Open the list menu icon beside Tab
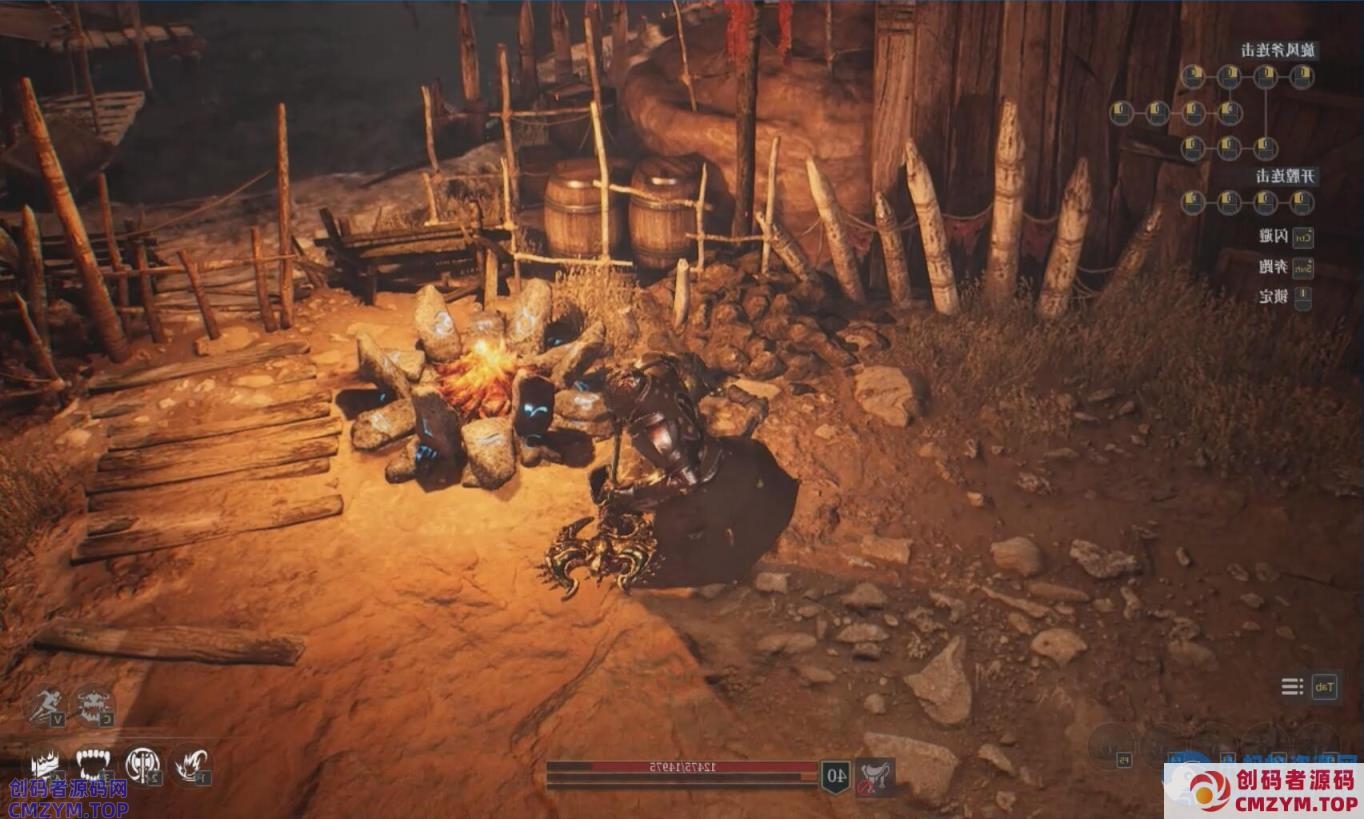This screenshot has width=1364, height=819. [1293, 686]
